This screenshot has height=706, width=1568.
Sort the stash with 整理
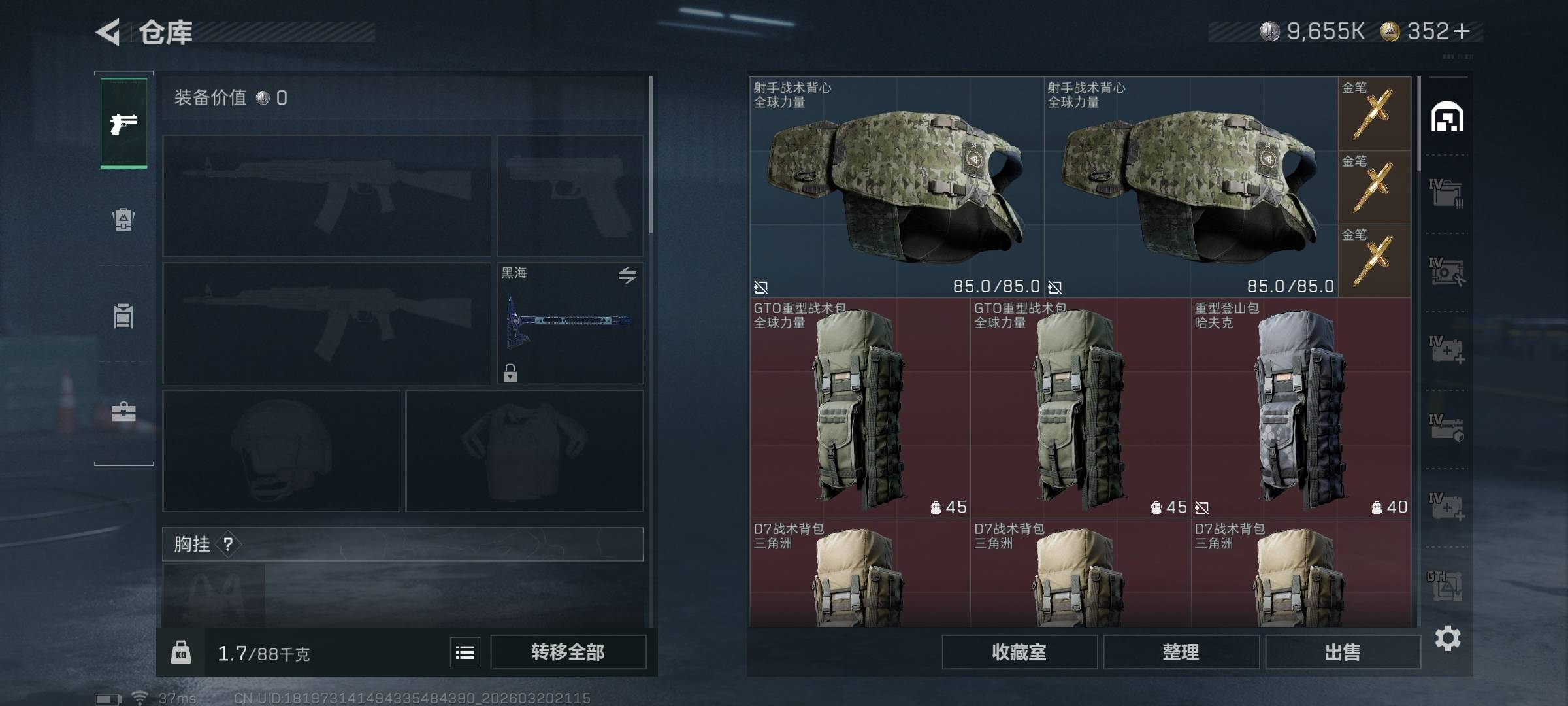point(1181,652)
